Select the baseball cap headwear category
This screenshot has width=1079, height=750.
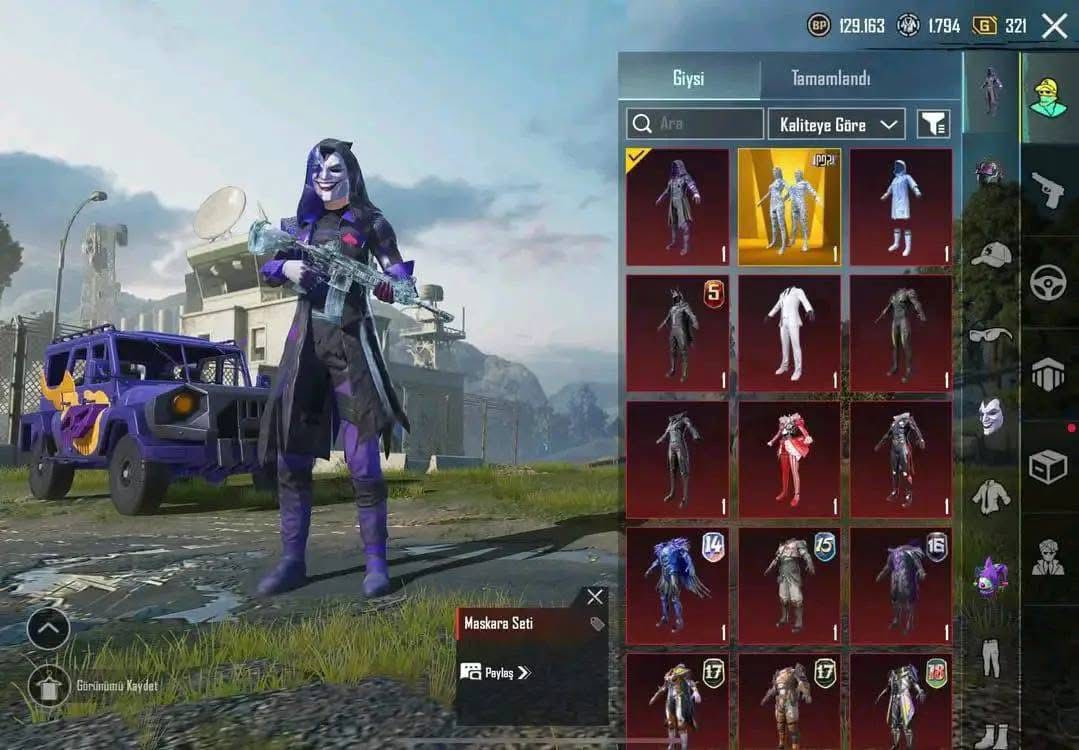tap(990, 255)
